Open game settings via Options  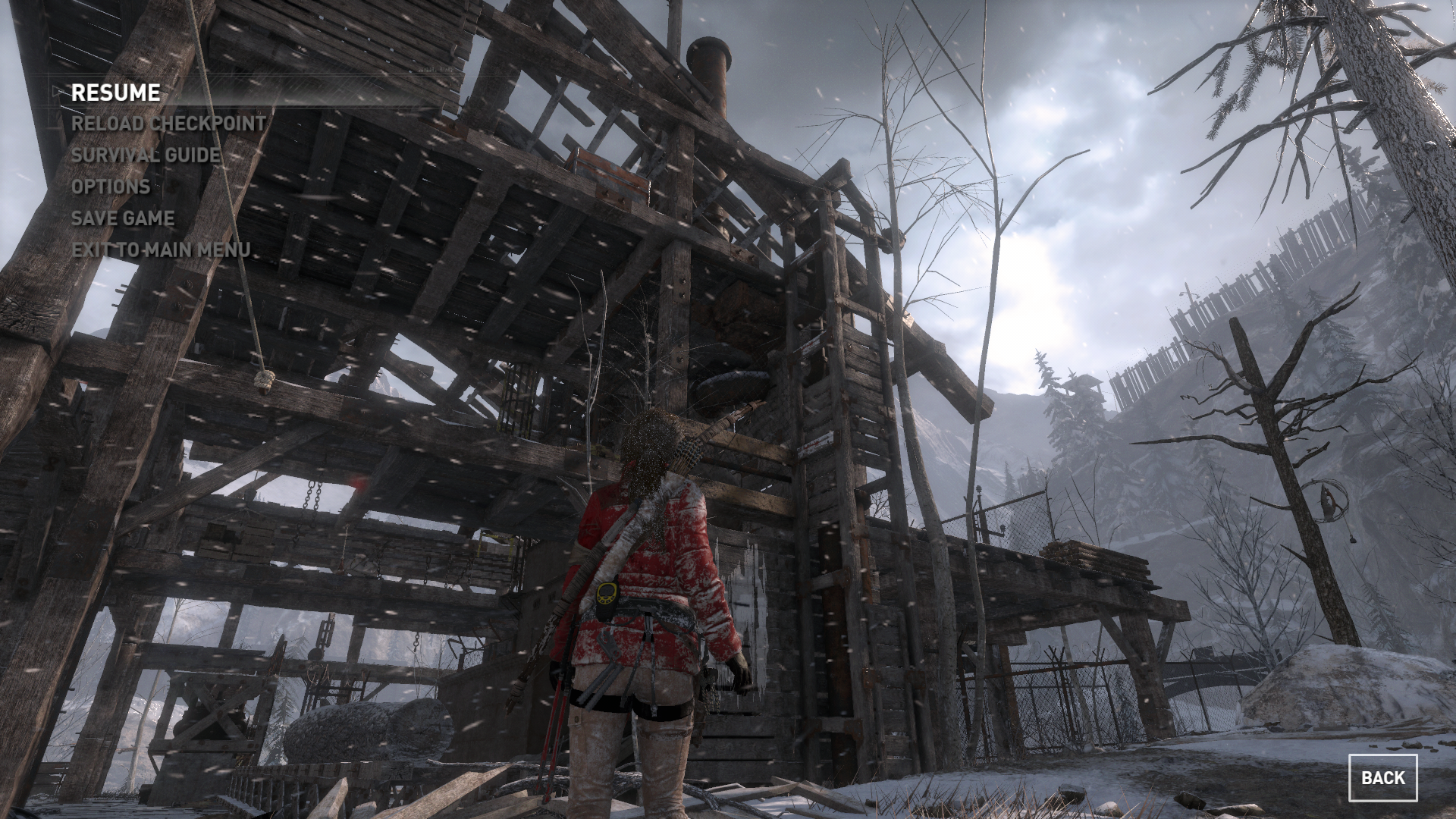(x=111, y=187)
